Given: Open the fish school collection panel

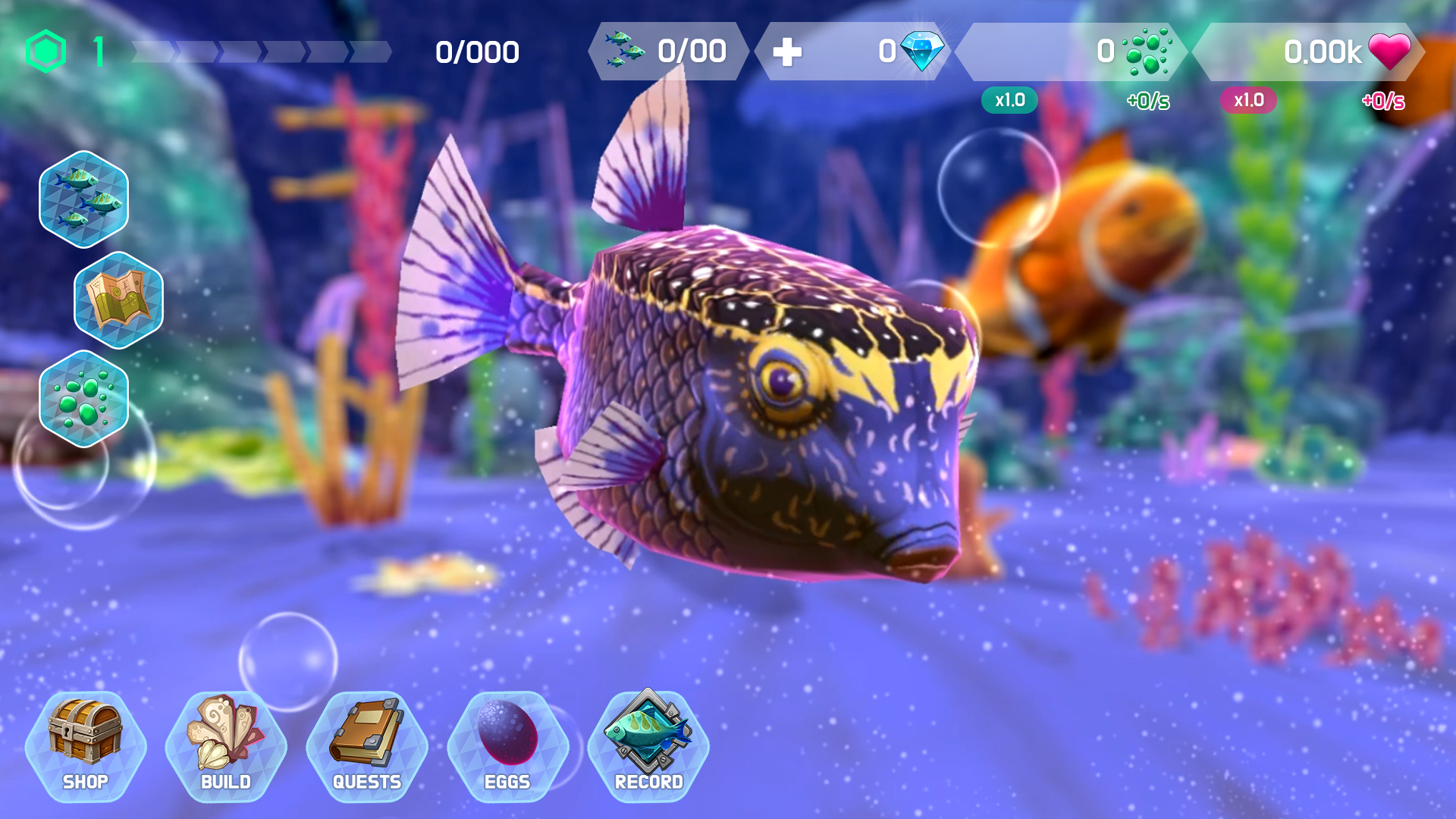Looking at the screenshot, I should 83,199.
